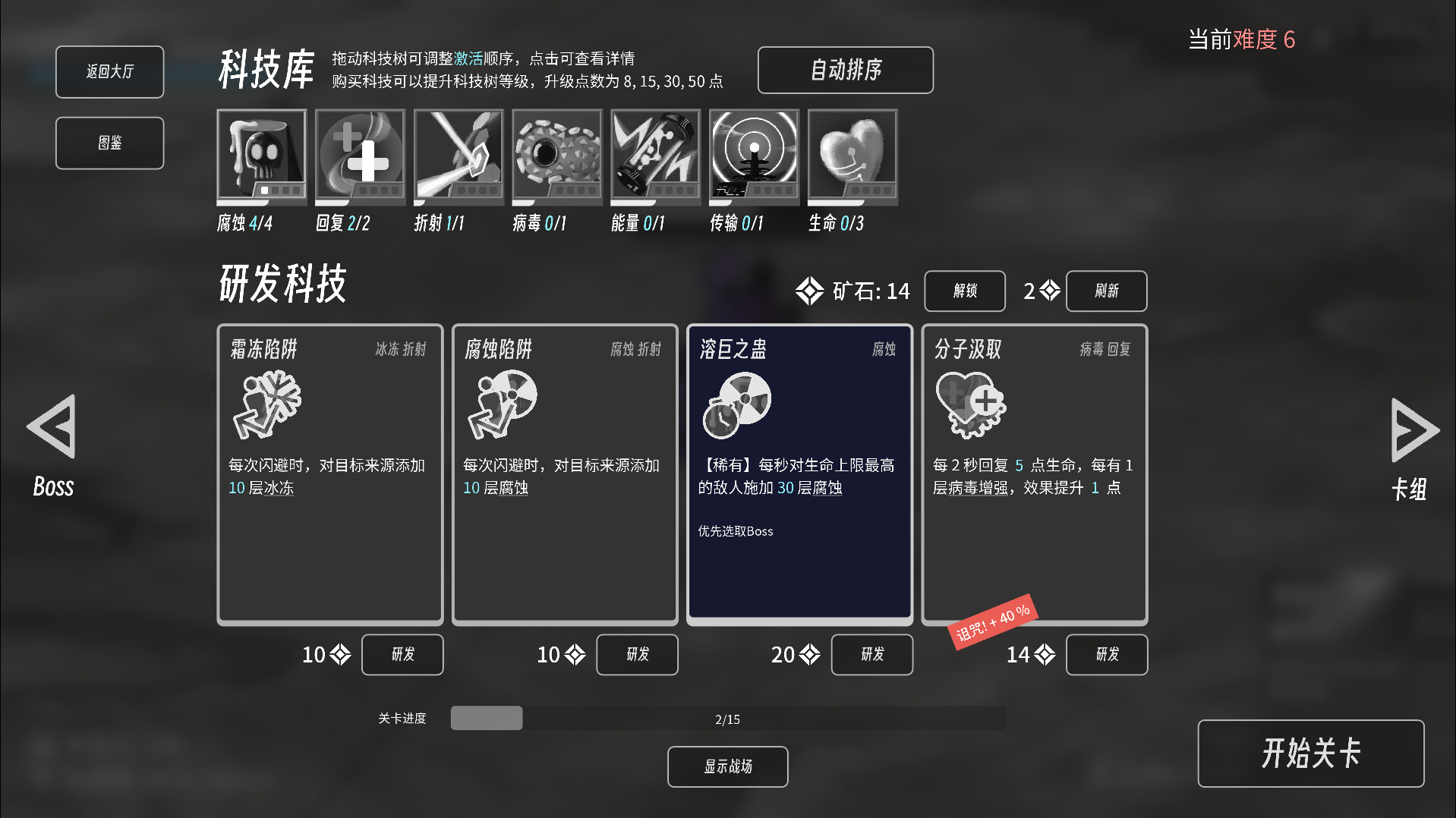
Task: Click the 能量 (Energy) tech icon
Action: click(x=655, y=156)
